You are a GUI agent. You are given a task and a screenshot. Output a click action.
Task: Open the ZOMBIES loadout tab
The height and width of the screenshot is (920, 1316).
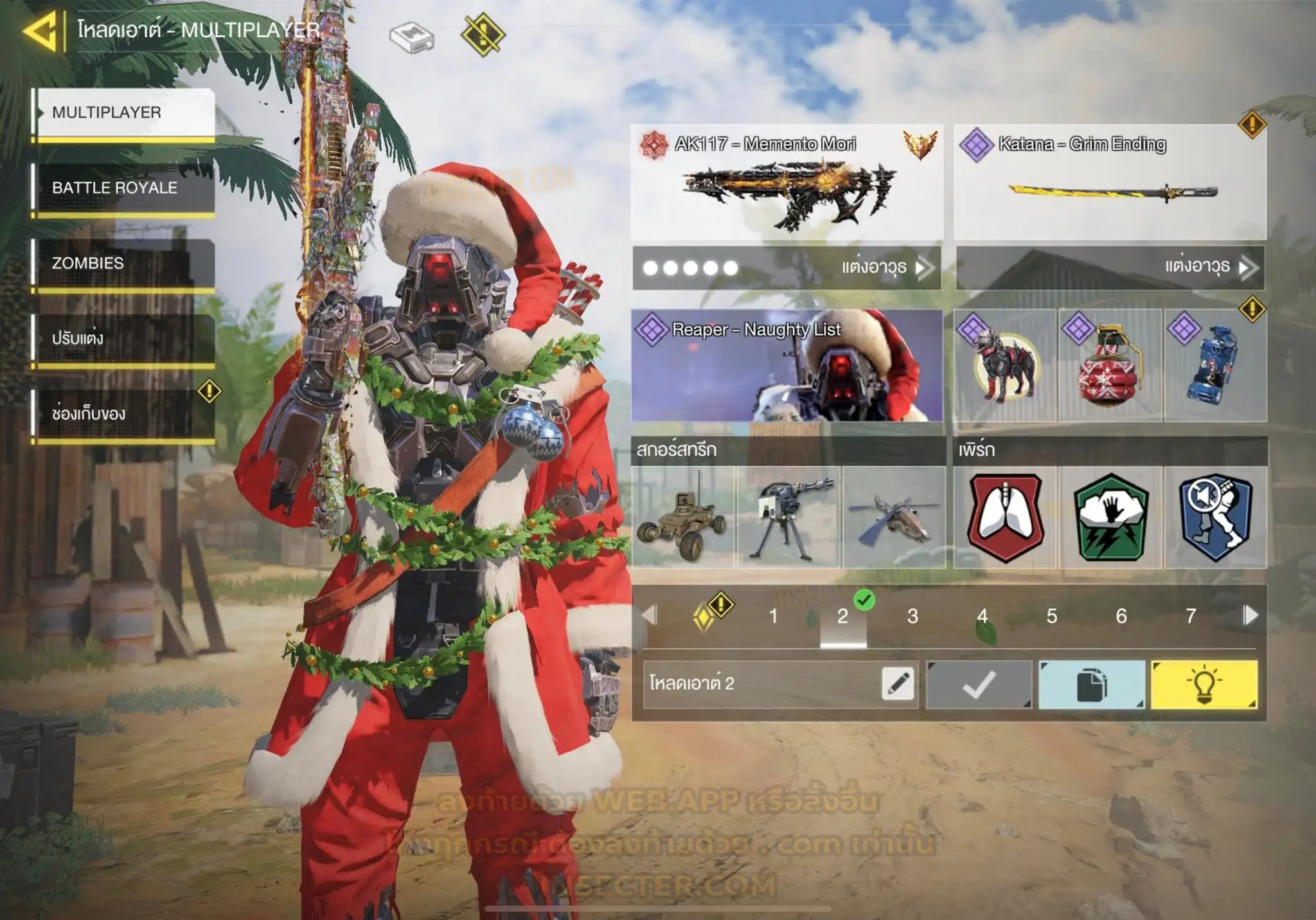click(x=123, y=263)
